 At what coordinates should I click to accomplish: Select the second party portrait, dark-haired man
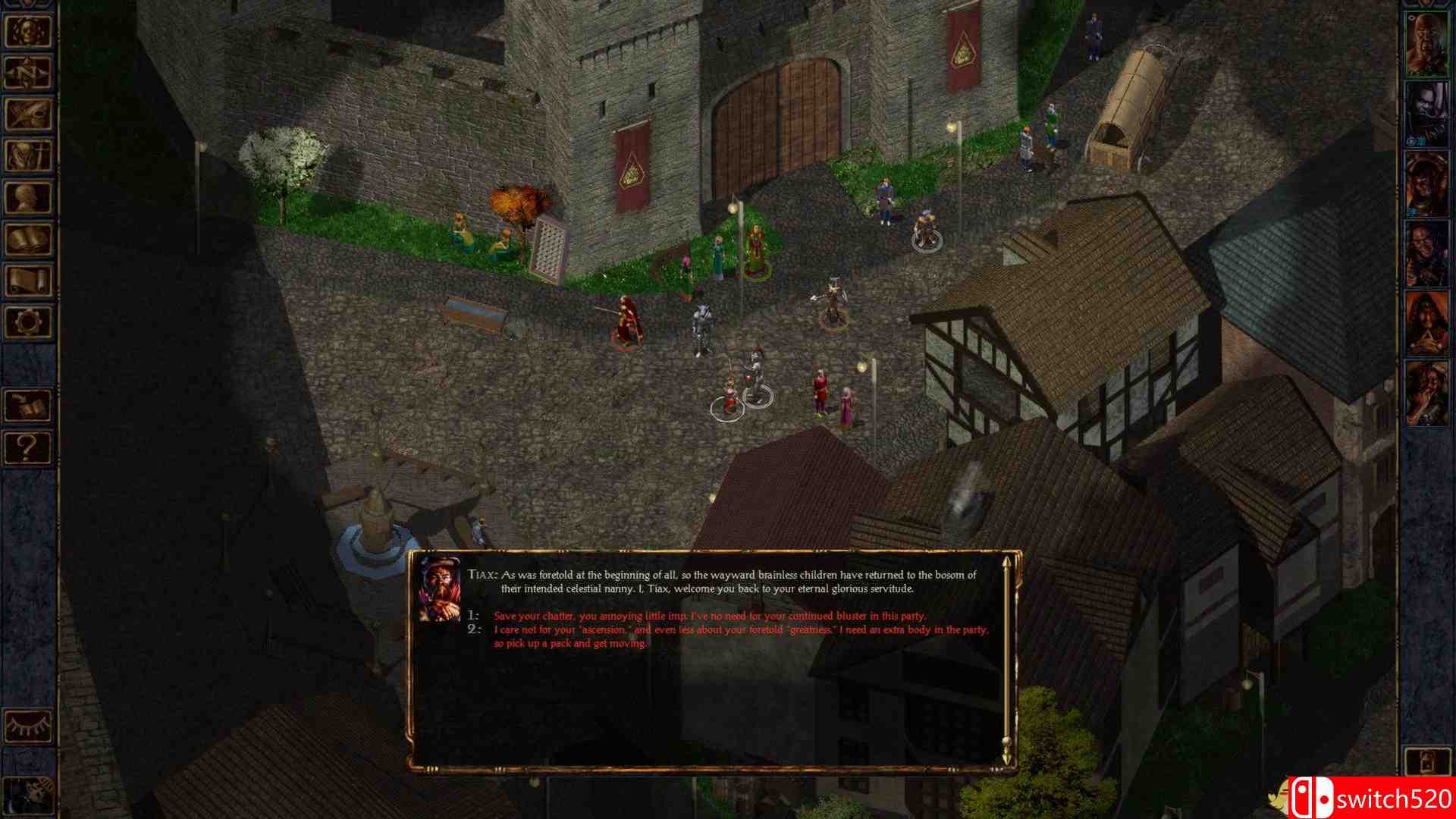pos(1426,114)
